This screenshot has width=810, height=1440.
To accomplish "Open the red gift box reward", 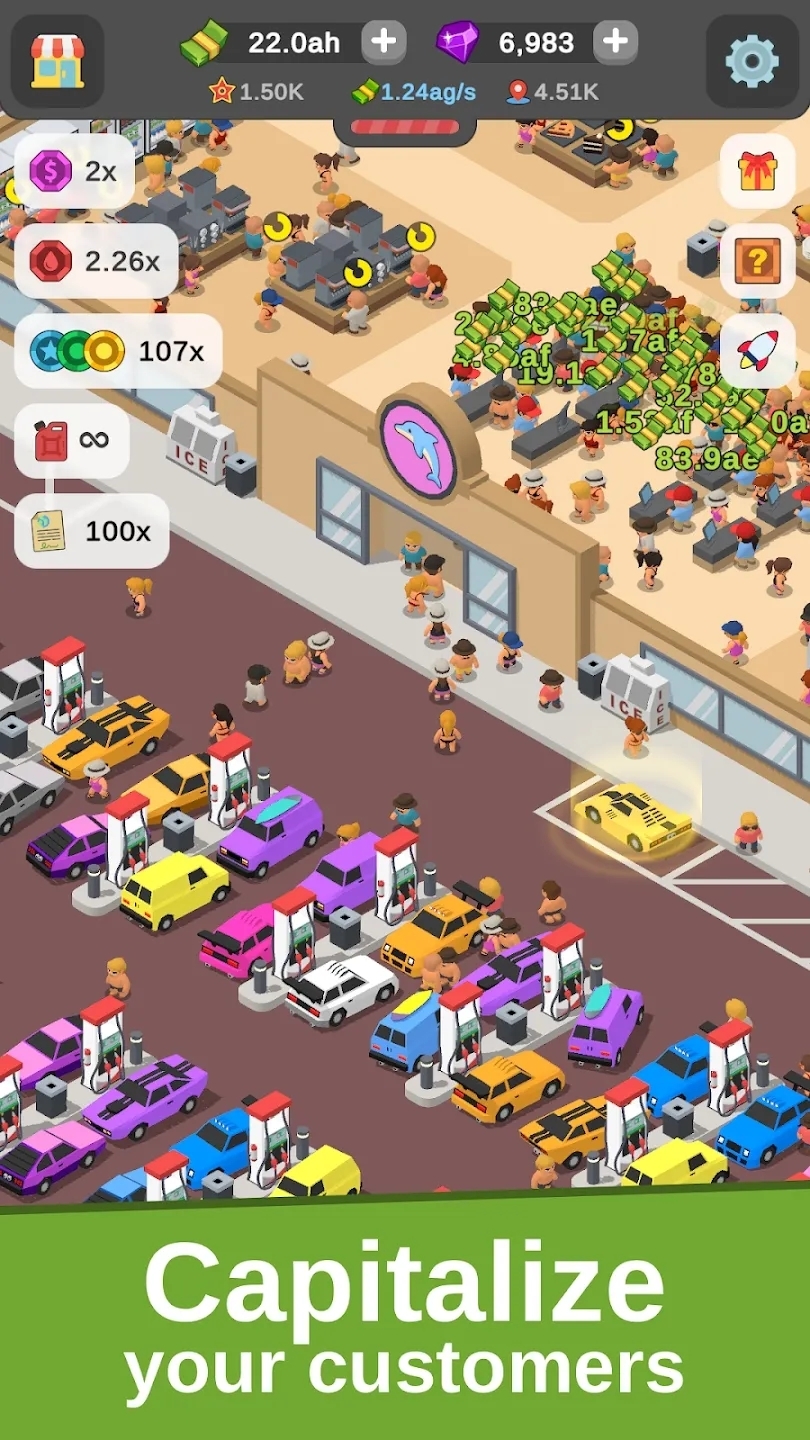I will [757, 171].
